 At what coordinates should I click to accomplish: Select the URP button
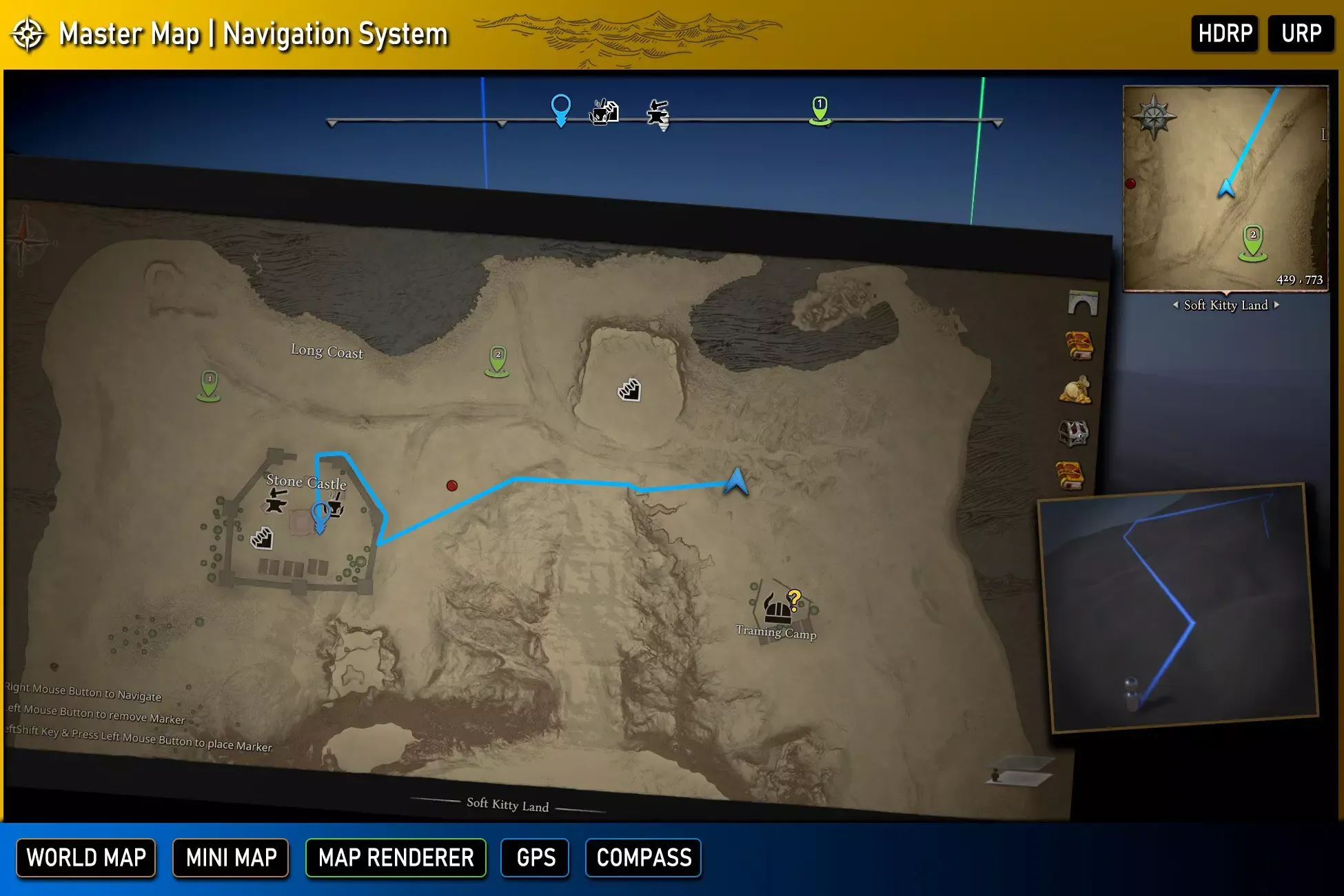[1301, 33]
